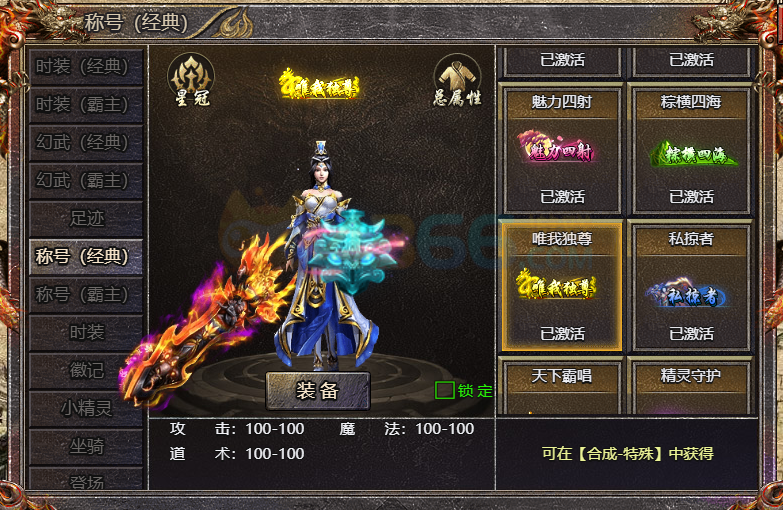Open the 星冠 crown icon

[x=190, y=79]
